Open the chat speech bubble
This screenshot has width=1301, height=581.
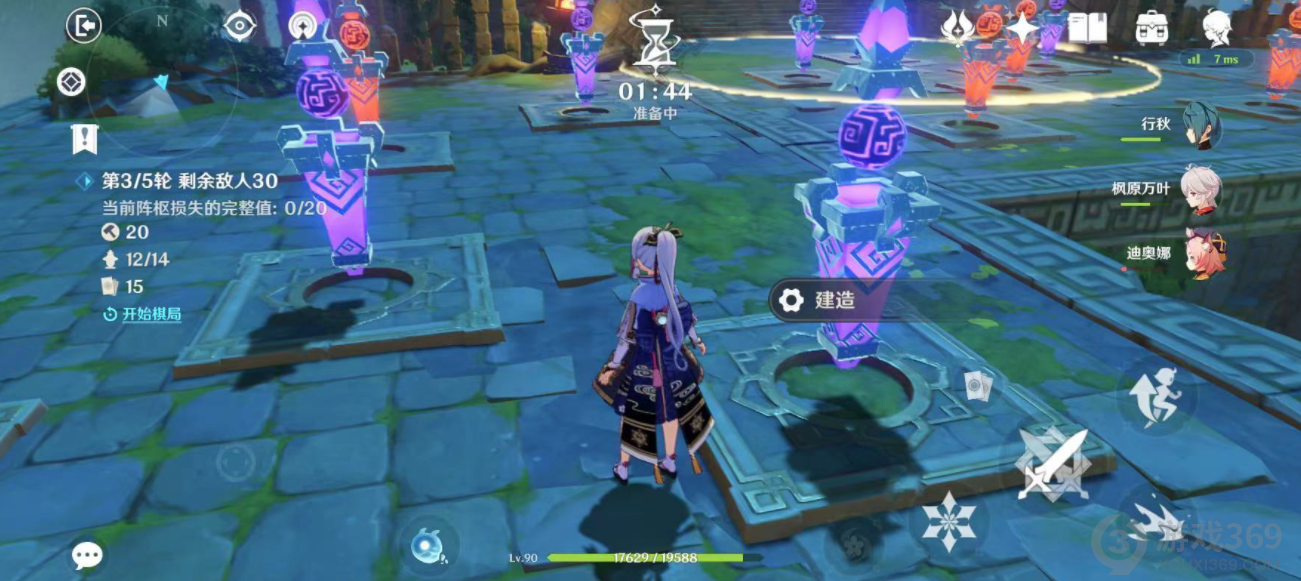(x=87, y=555)
